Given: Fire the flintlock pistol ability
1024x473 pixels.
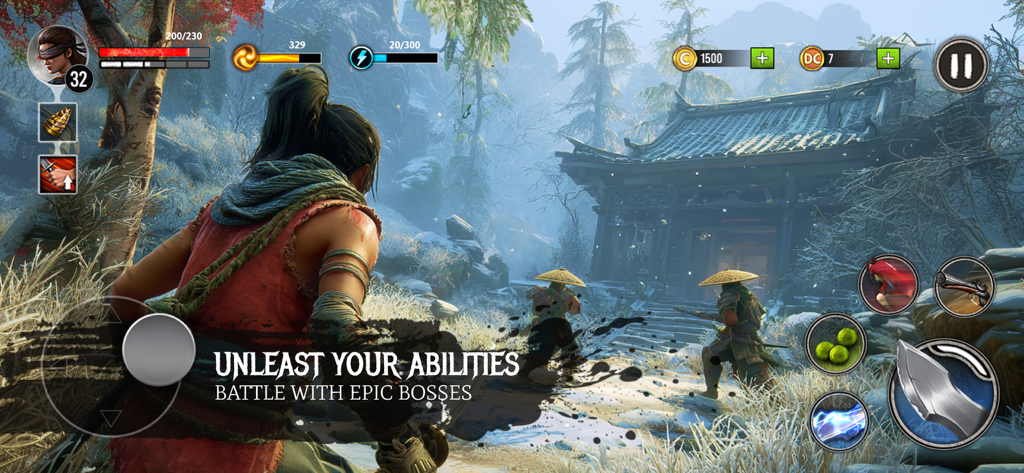Looking at the screenshot, I should pos(964,287).
